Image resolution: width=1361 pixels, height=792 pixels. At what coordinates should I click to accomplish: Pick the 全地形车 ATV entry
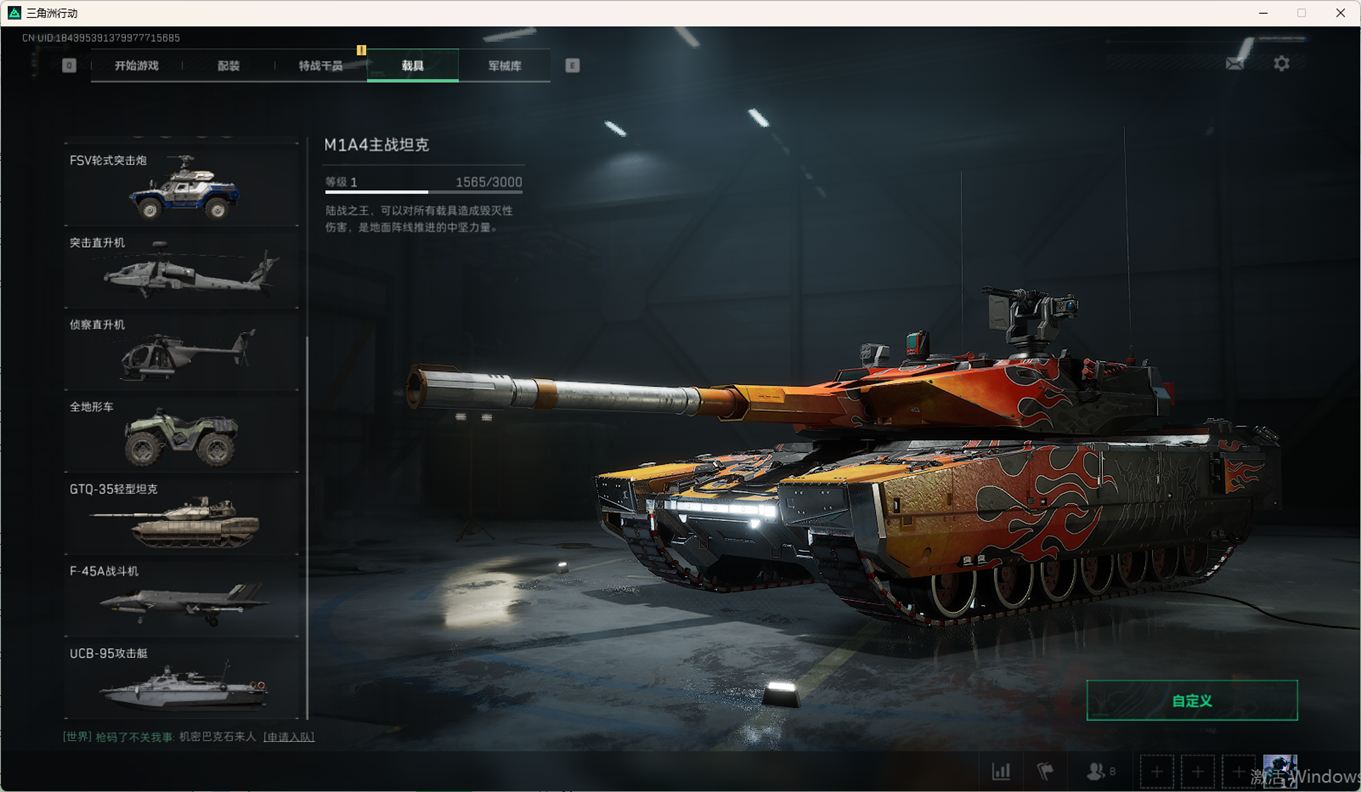182,432
